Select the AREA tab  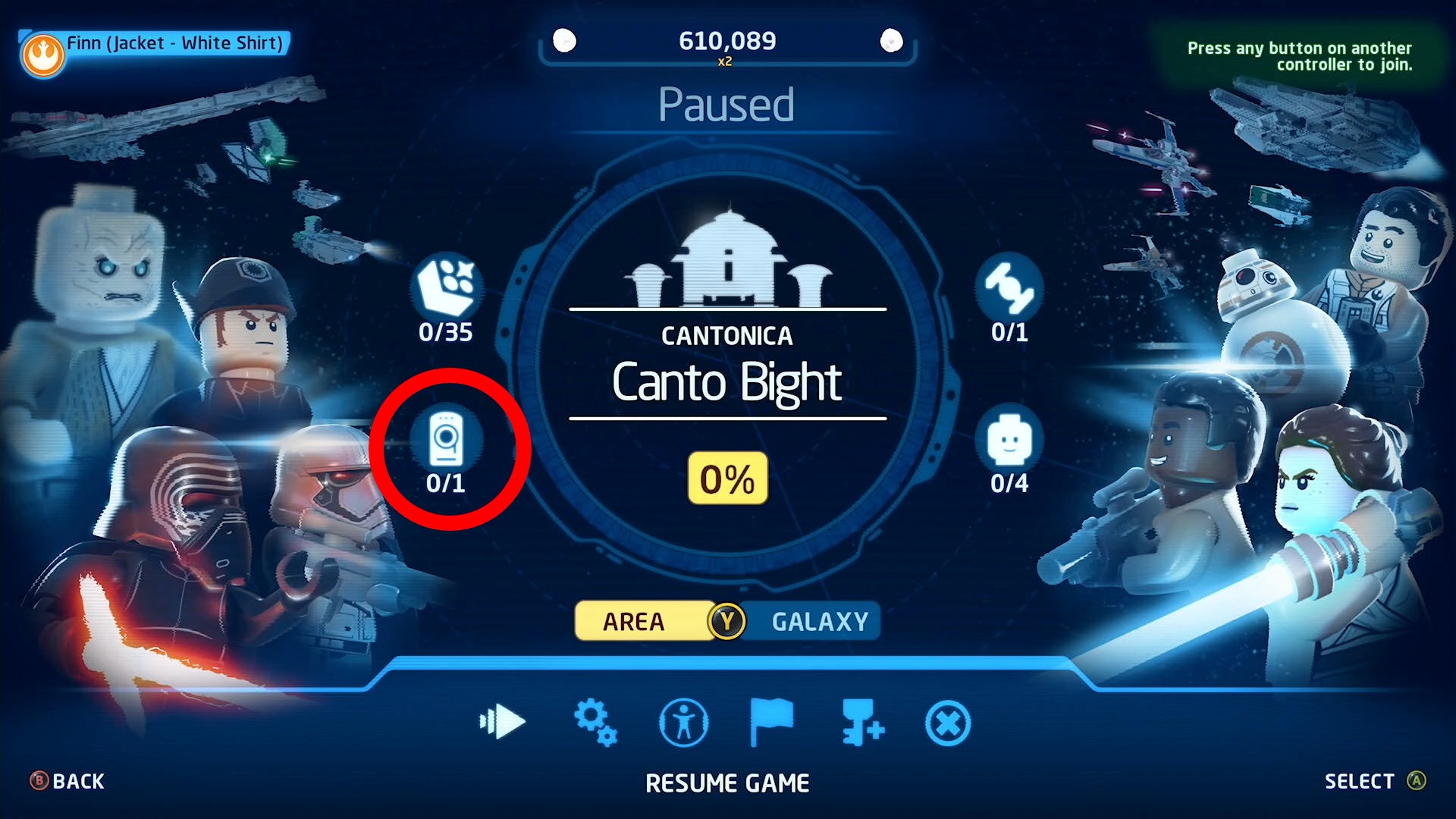pos(634,622)
